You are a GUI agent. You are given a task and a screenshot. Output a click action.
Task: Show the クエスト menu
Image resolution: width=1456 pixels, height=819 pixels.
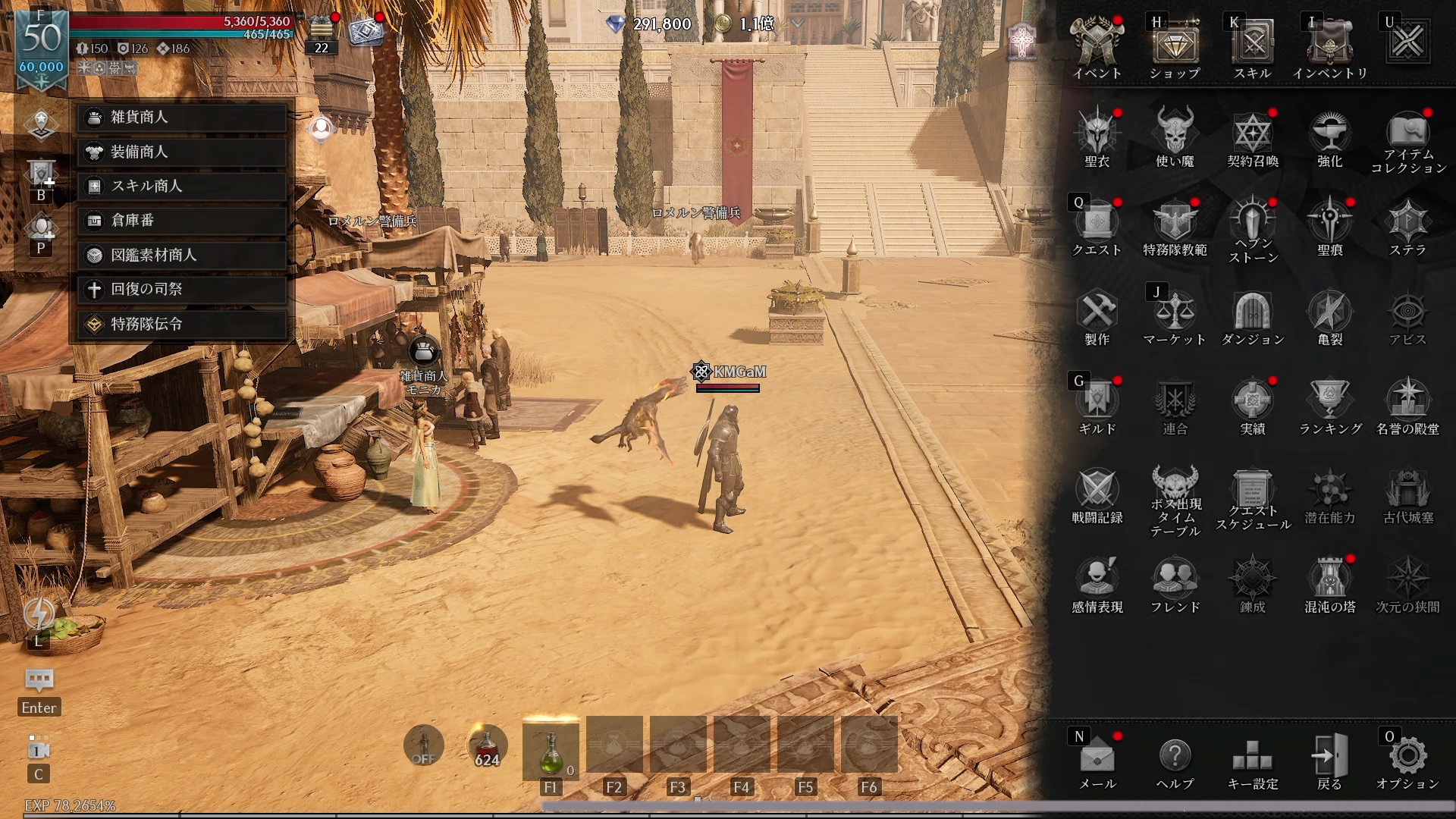pyautogui.click(x=1097, y=226)
